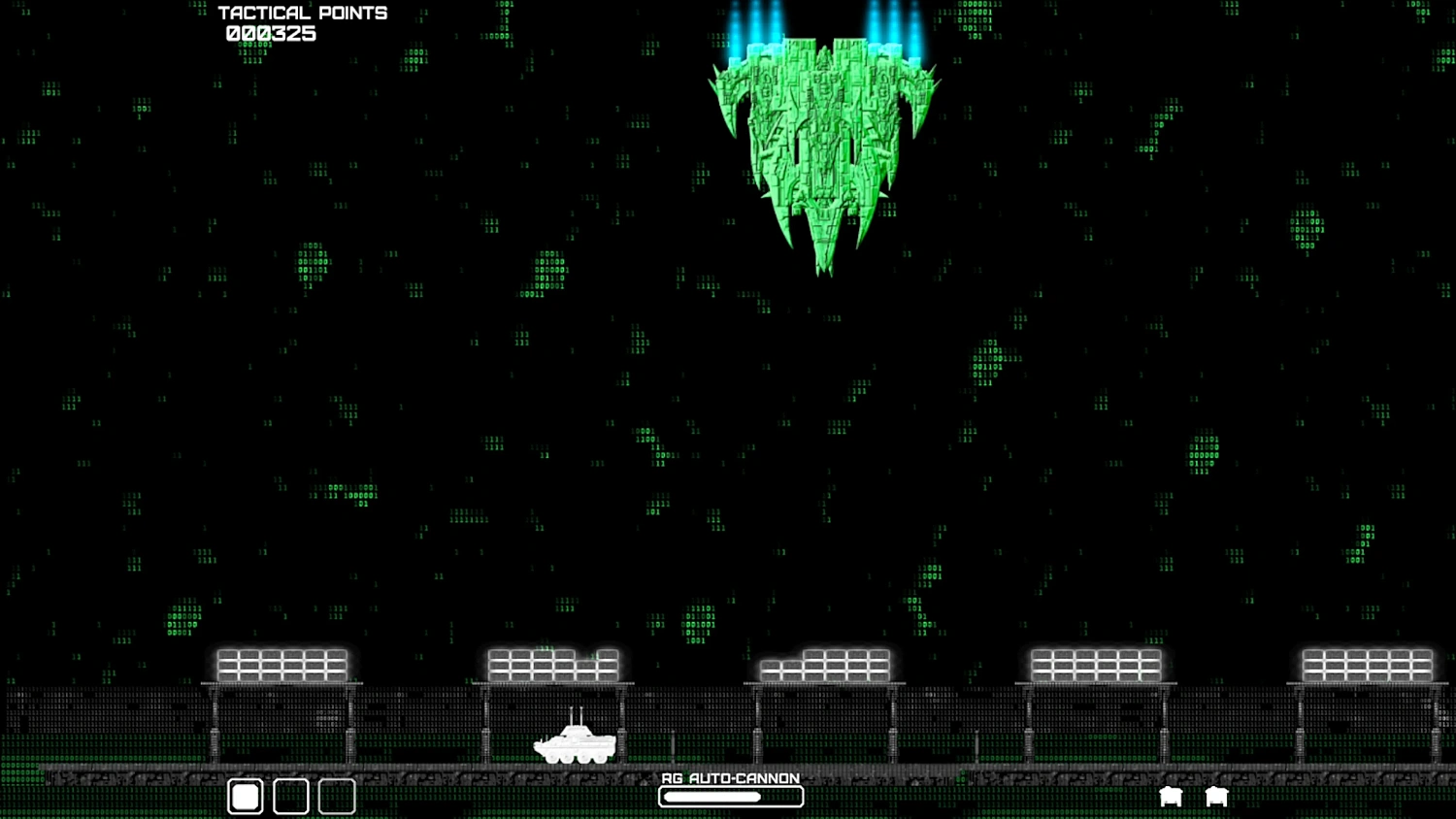Screen dimensions: 1456x819
Task: Click the TACTICAL POINTS header text
Action: click(302, 13)
